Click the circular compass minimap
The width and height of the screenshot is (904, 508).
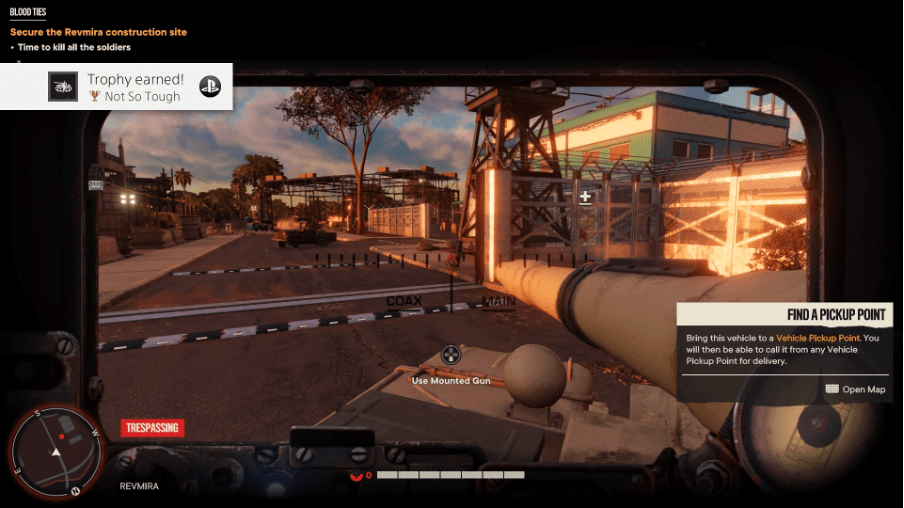(57, 452)
